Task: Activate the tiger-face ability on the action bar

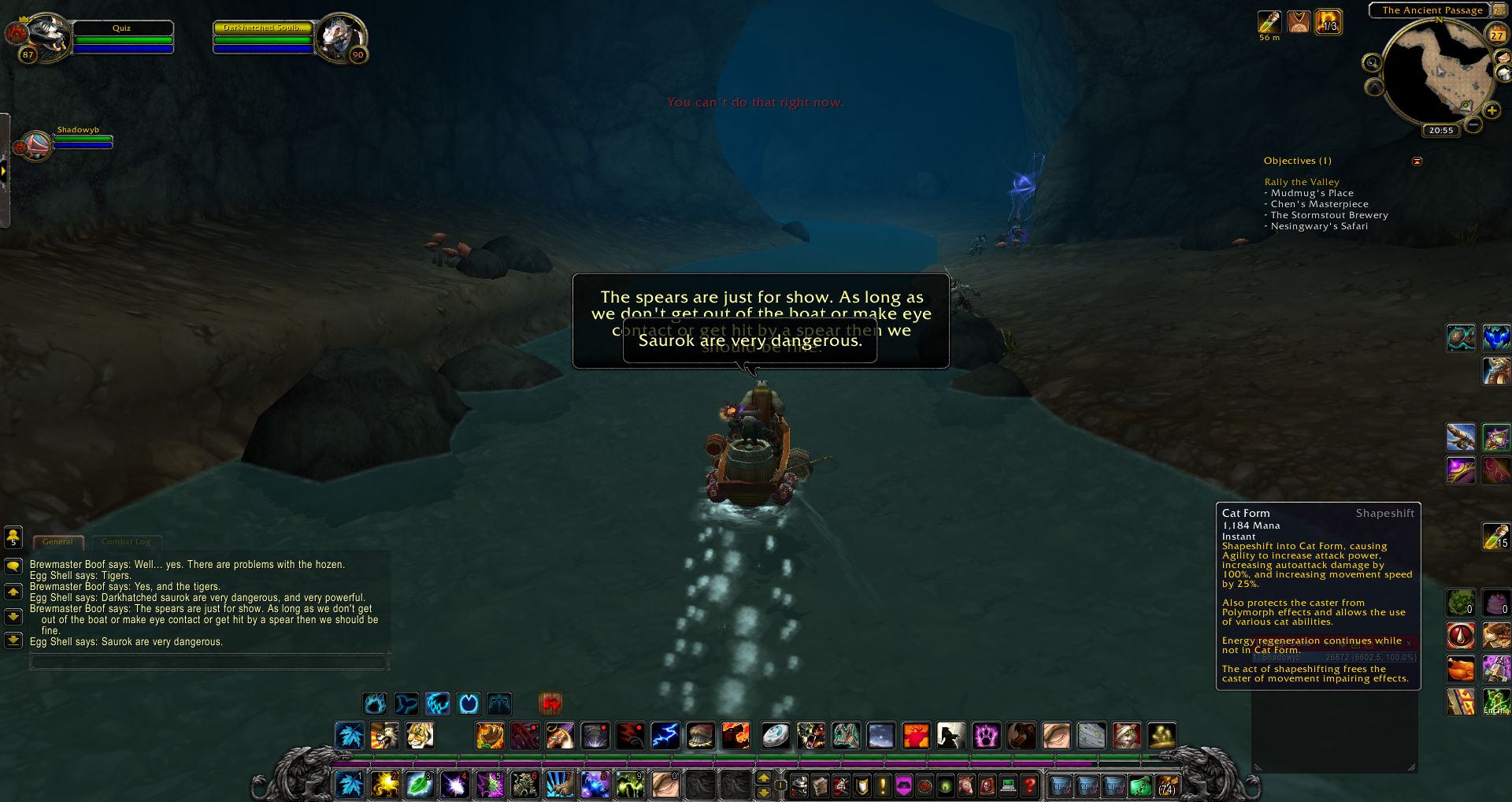Action: click(x=420, y=736)
